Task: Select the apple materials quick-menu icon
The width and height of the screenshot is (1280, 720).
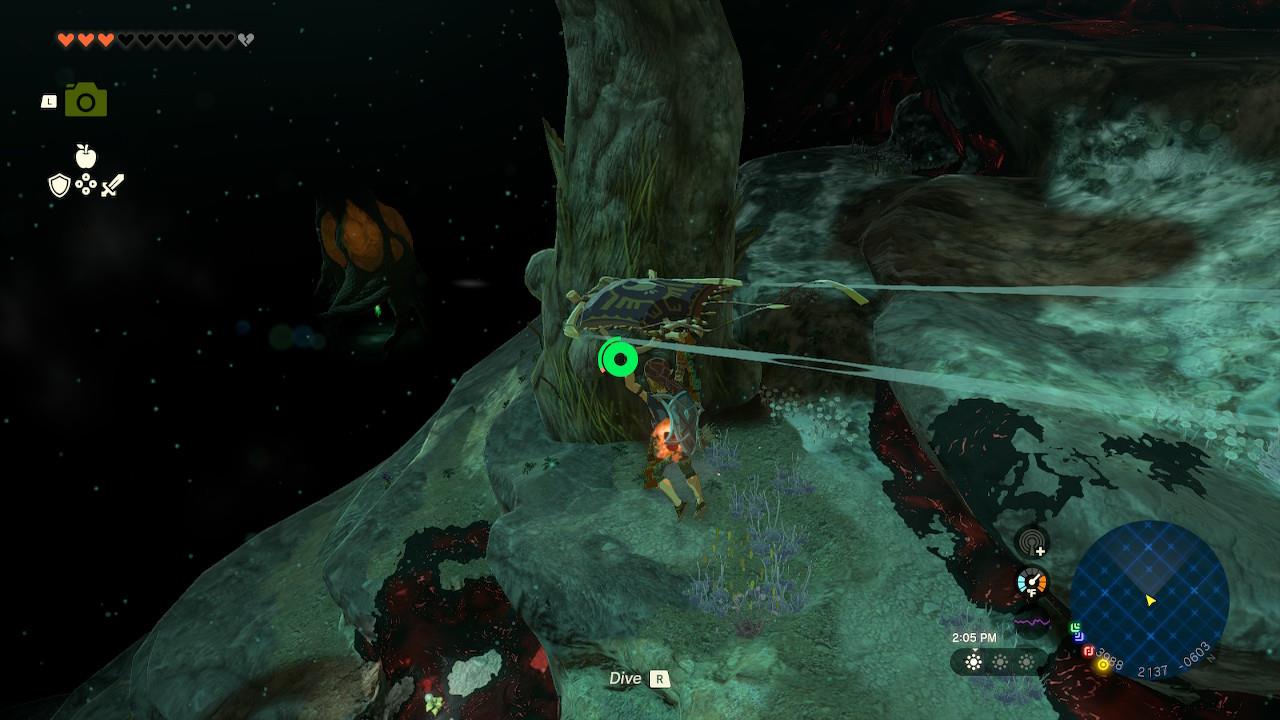Action: 86,156
